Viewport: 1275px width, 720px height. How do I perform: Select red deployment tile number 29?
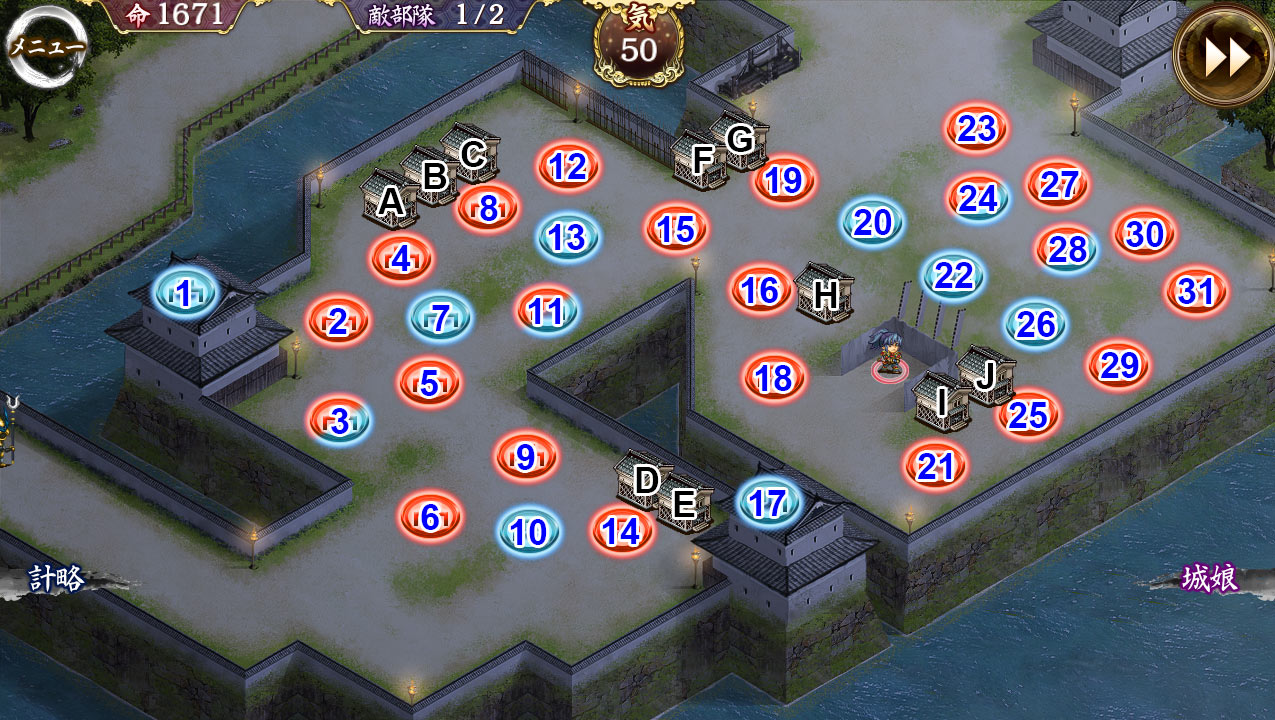[x=1119, y=366]
